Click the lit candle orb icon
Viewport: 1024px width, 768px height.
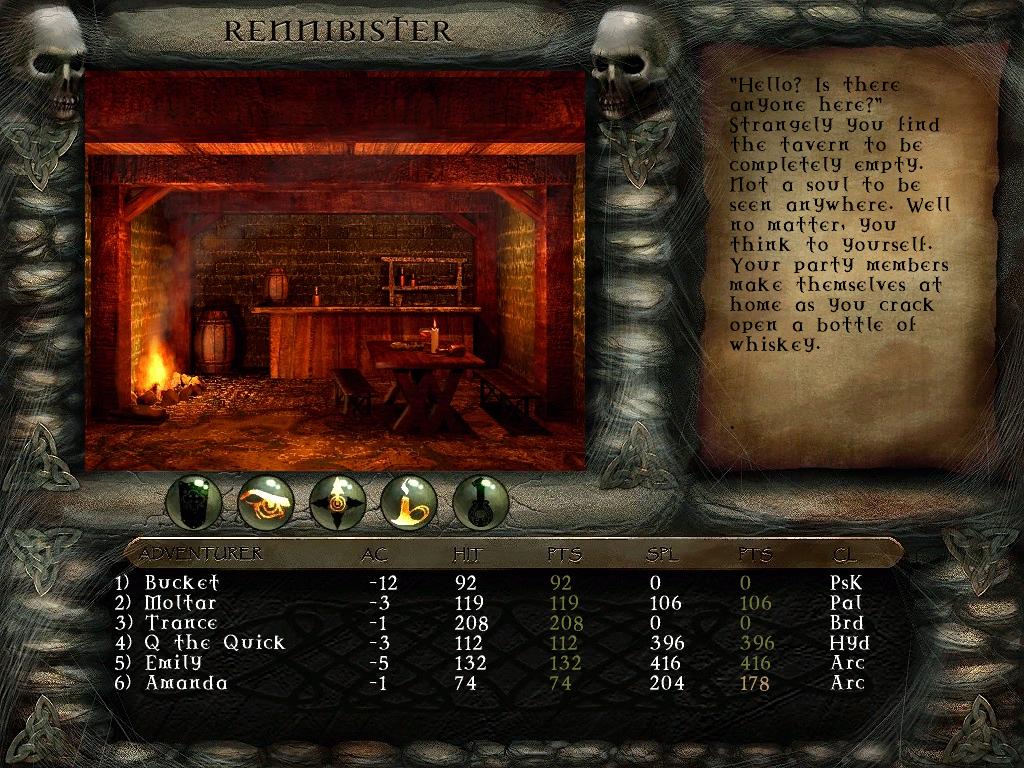point(409,501)
